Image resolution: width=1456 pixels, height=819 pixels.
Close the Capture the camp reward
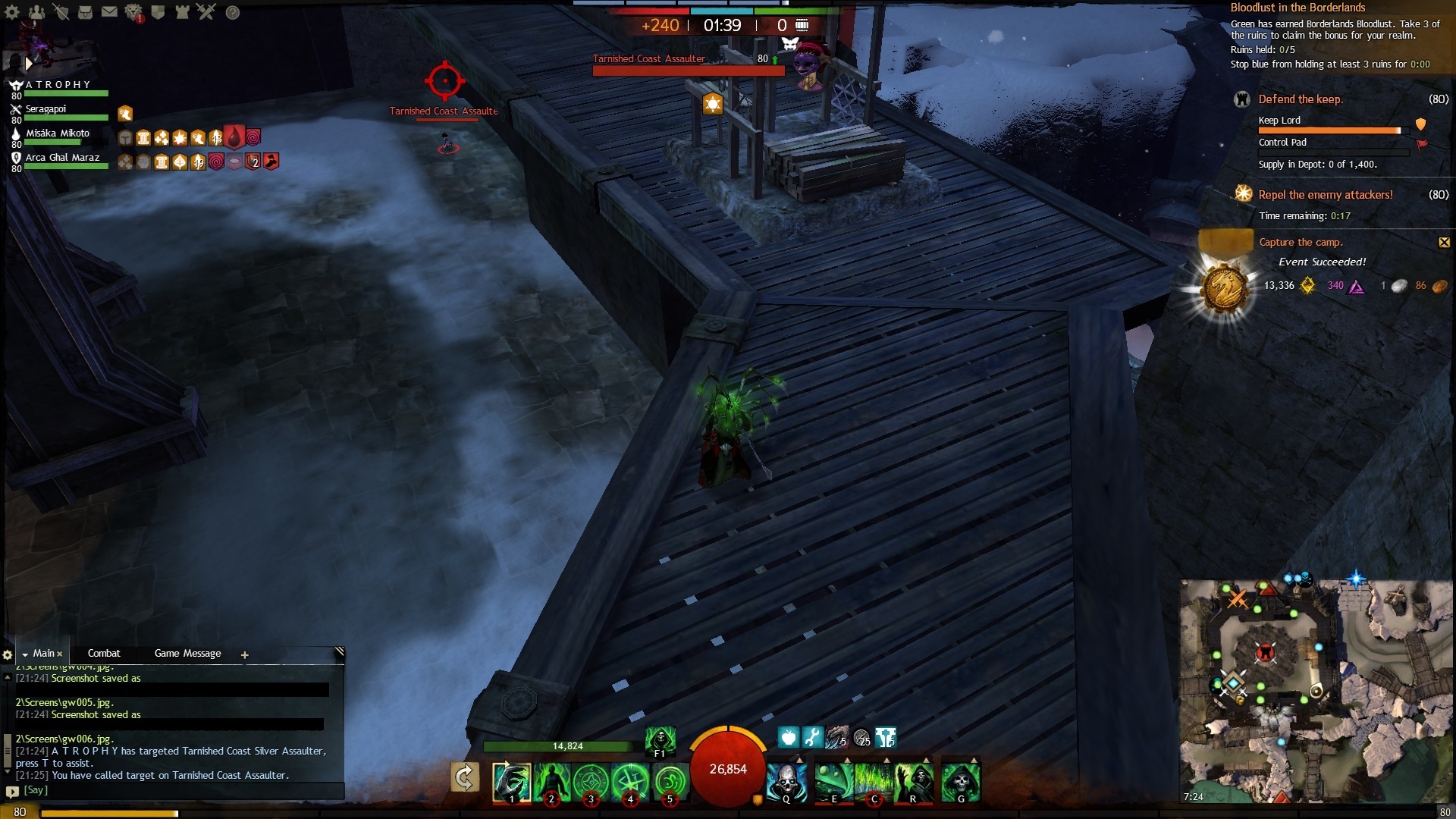pyautogui.click(x=1444, y=243)
